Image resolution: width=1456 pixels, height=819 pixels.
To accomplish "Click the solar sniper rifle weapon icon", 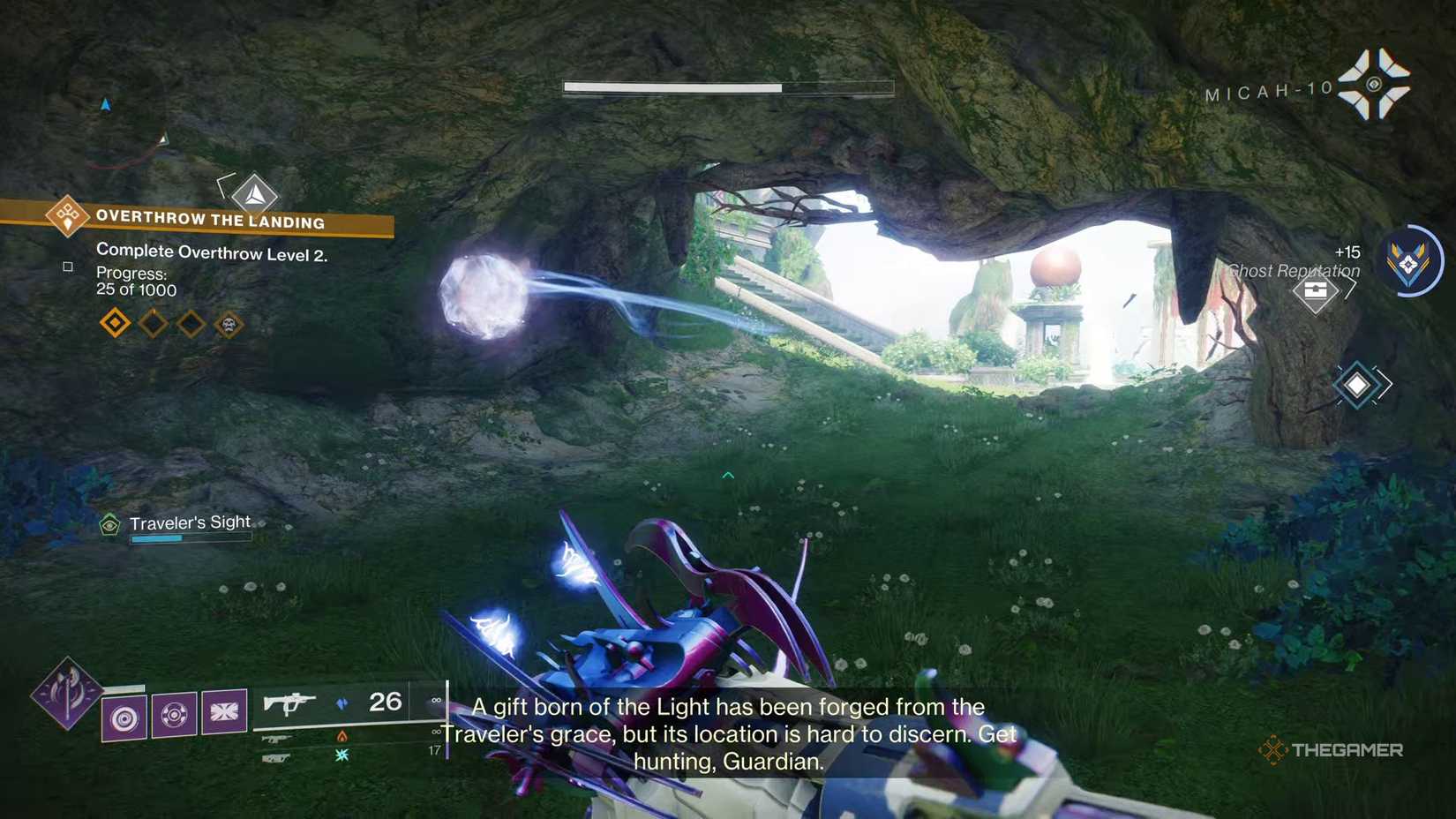I will (275, 738).
